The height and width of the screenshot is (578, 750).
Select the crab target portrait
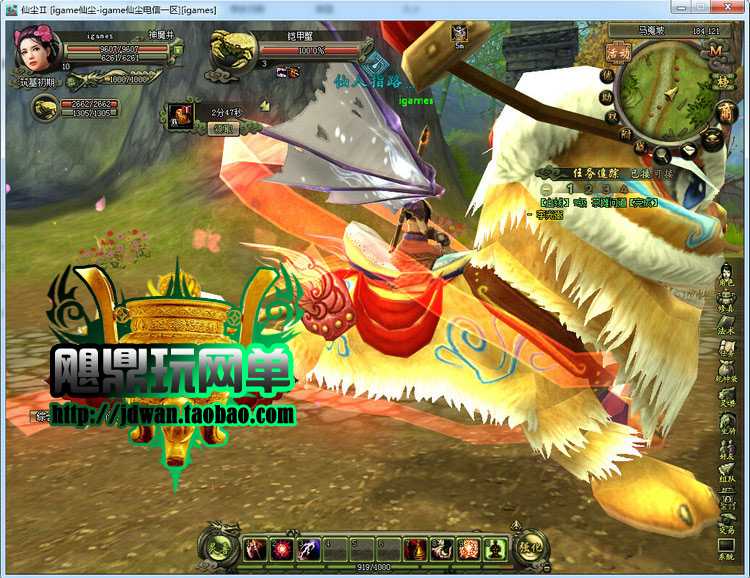(232, 50)
